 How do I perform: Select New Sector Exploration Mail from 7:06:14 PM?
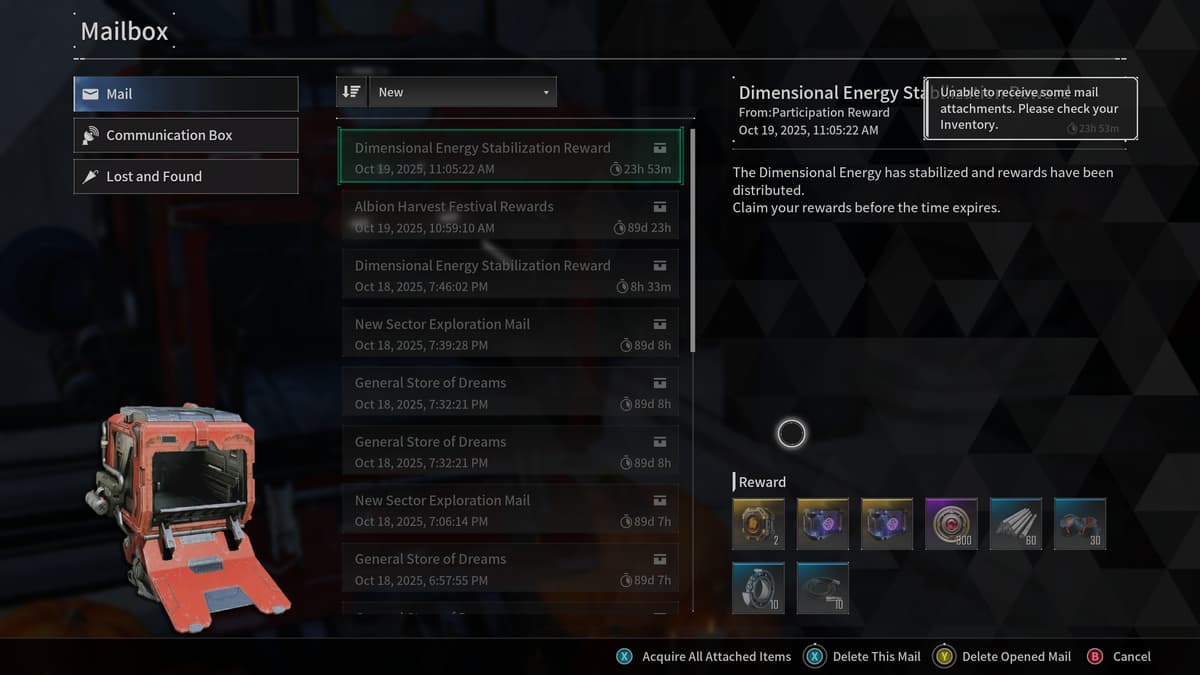click(x=510, y=510)
